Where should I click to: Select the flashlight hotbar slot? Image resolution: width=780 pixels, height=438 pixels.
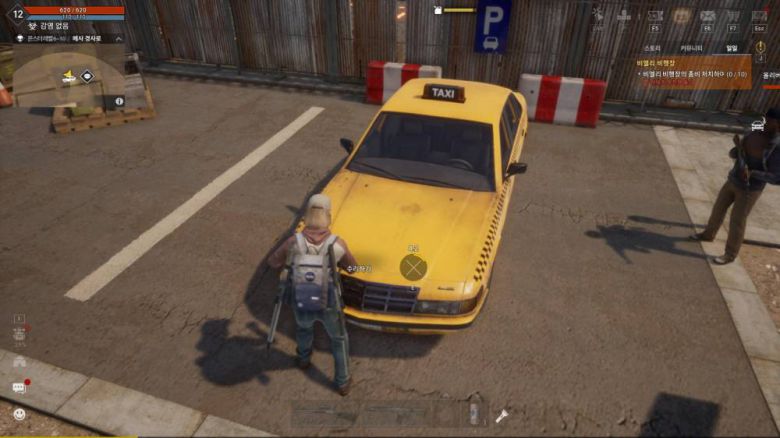[502, 415]
